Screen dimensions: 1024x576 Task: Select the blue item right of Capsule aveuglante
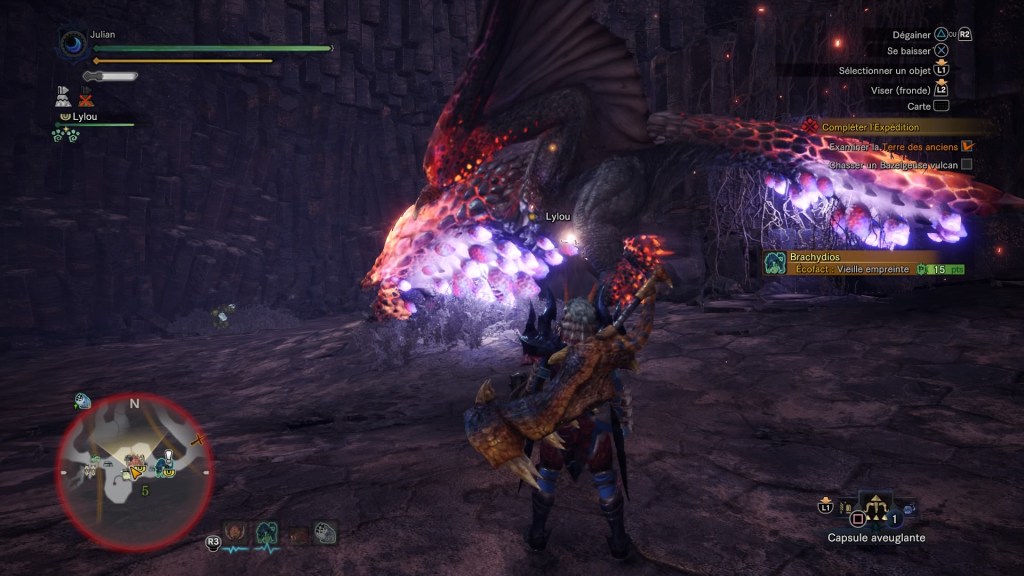(x=908, y=511)
